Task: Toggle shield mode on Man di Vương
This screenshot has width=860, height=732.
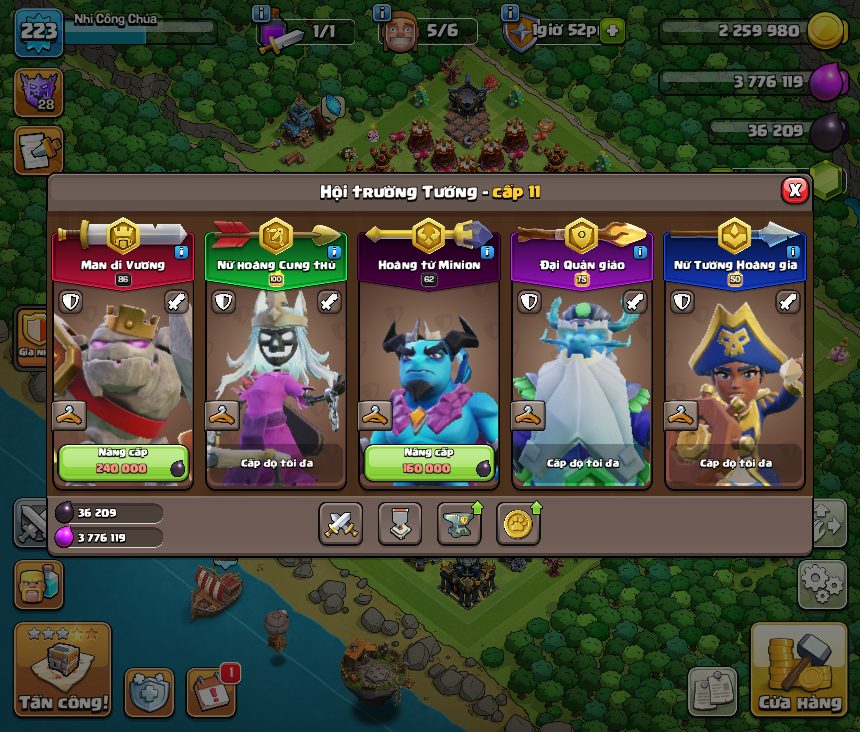Action: point(70,301)
